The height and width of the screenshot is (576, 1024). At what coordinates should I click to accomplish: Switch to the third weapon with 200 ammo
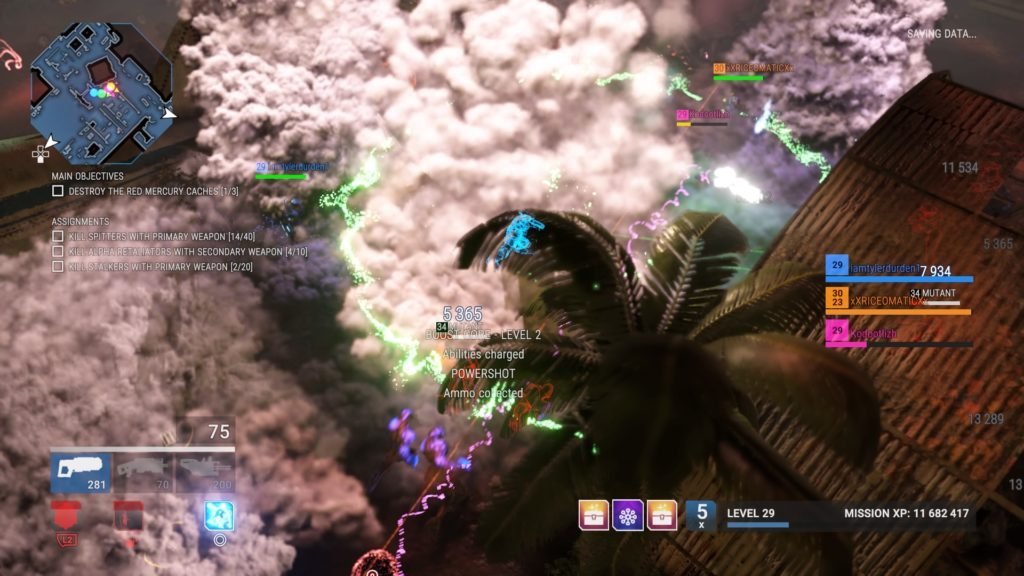point(205,472)
